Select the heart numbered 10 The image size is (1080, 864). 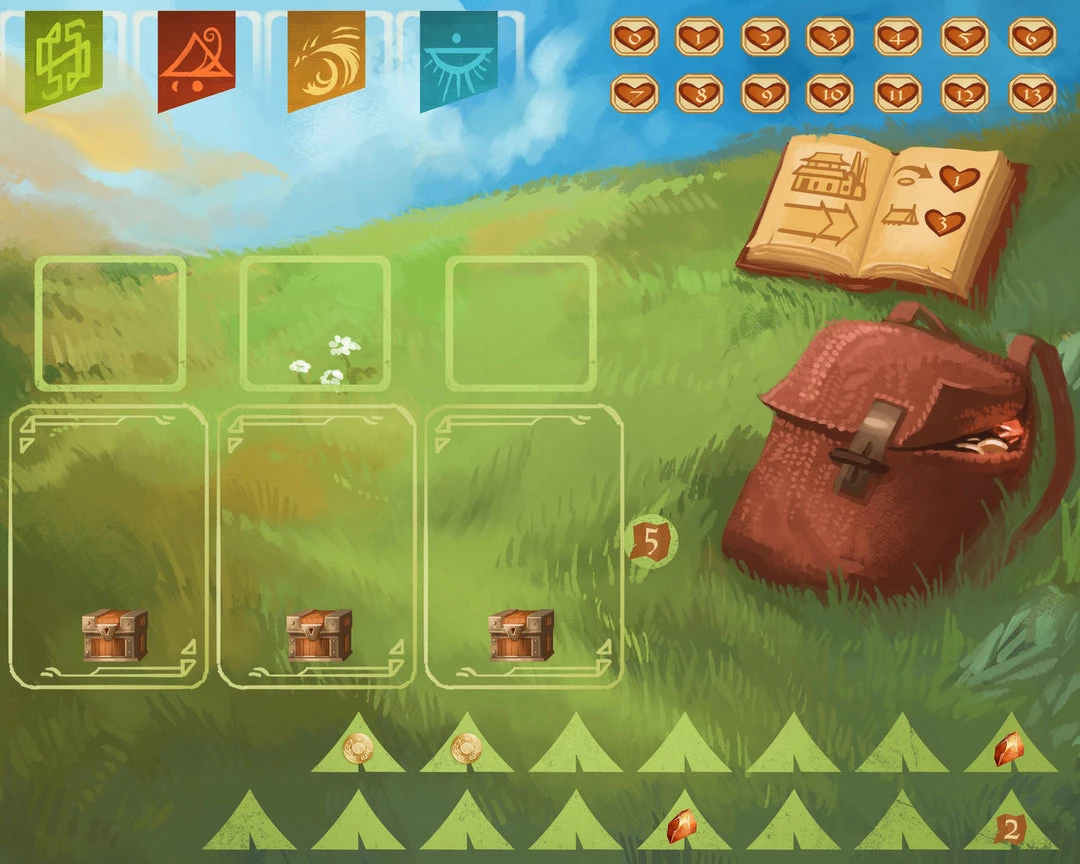click(830, 94)
